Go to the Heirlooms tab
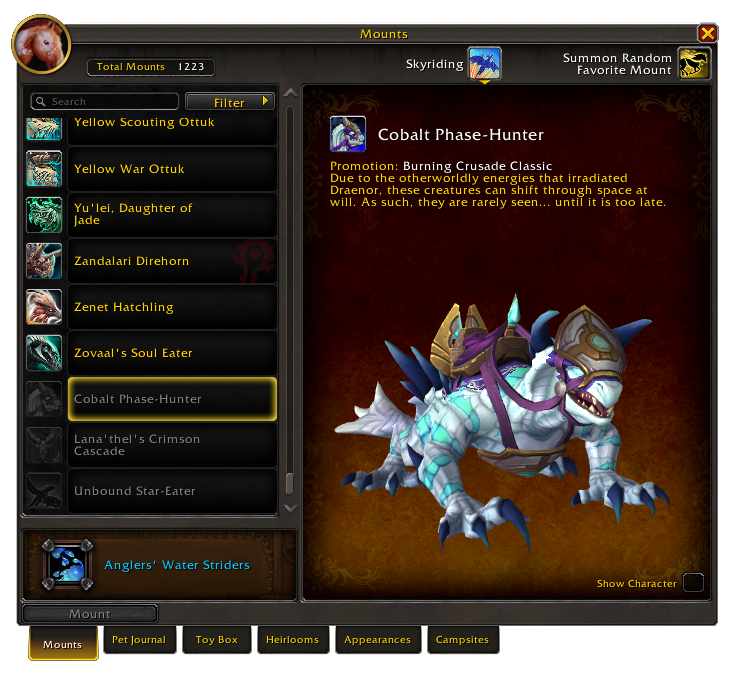Image resolution: width=735 pixels, height=675 pixels. (293, 640)
